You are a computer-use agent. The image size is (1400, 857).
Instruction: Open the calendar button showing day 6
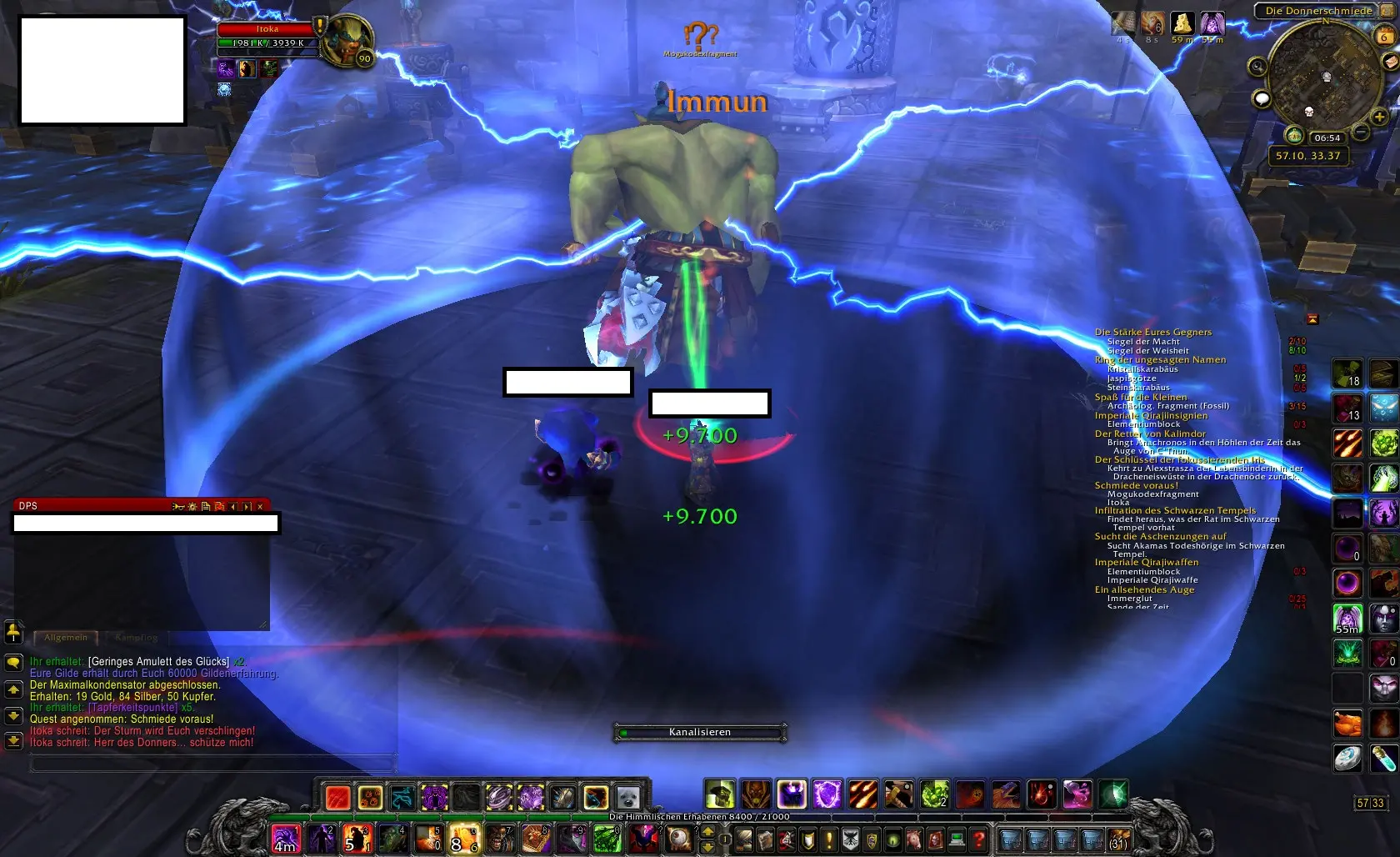click(x=1384, y=36)
